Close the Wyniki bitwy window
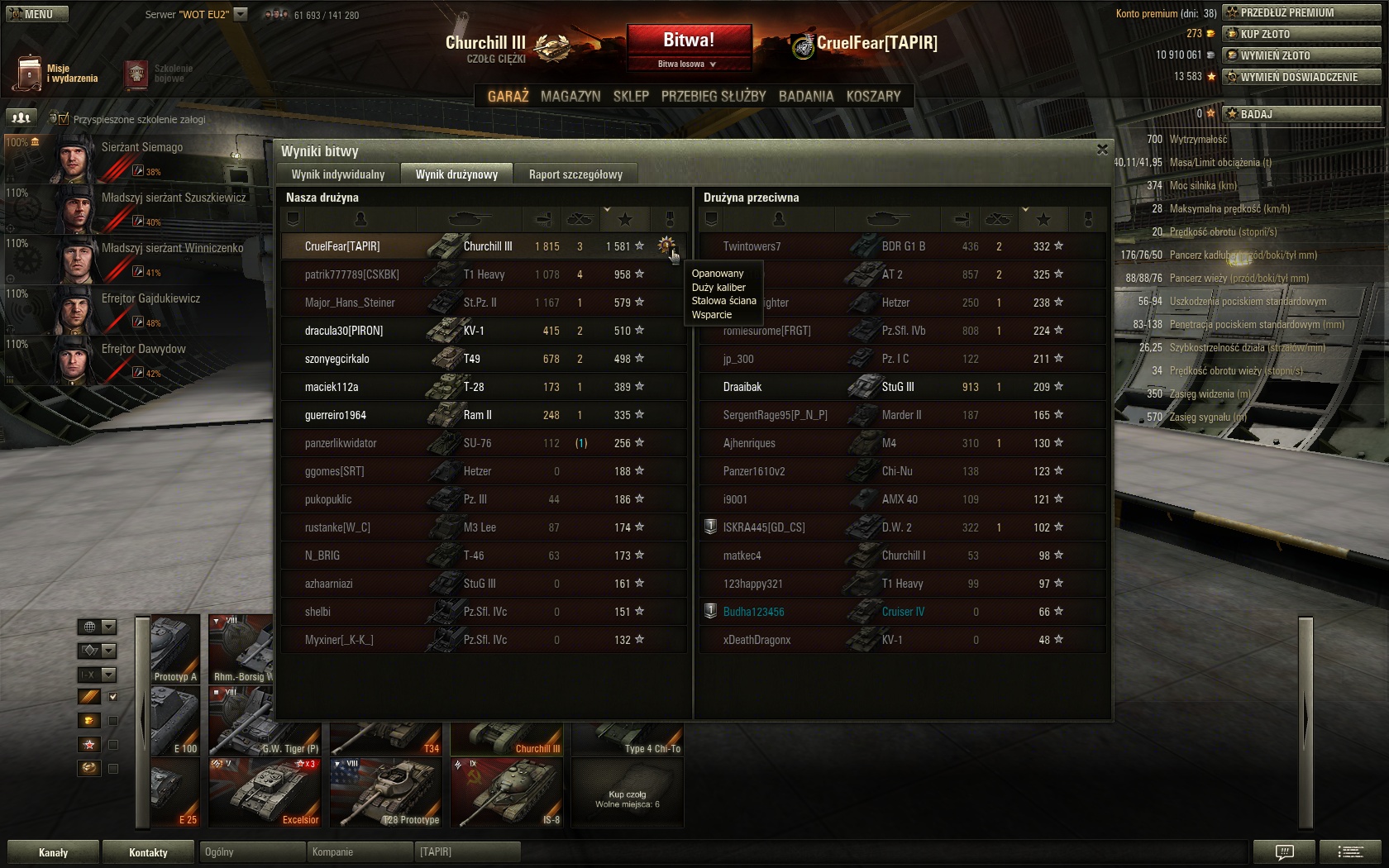The width and height of the screenshot is (1389, 868). click(1101, 150)
